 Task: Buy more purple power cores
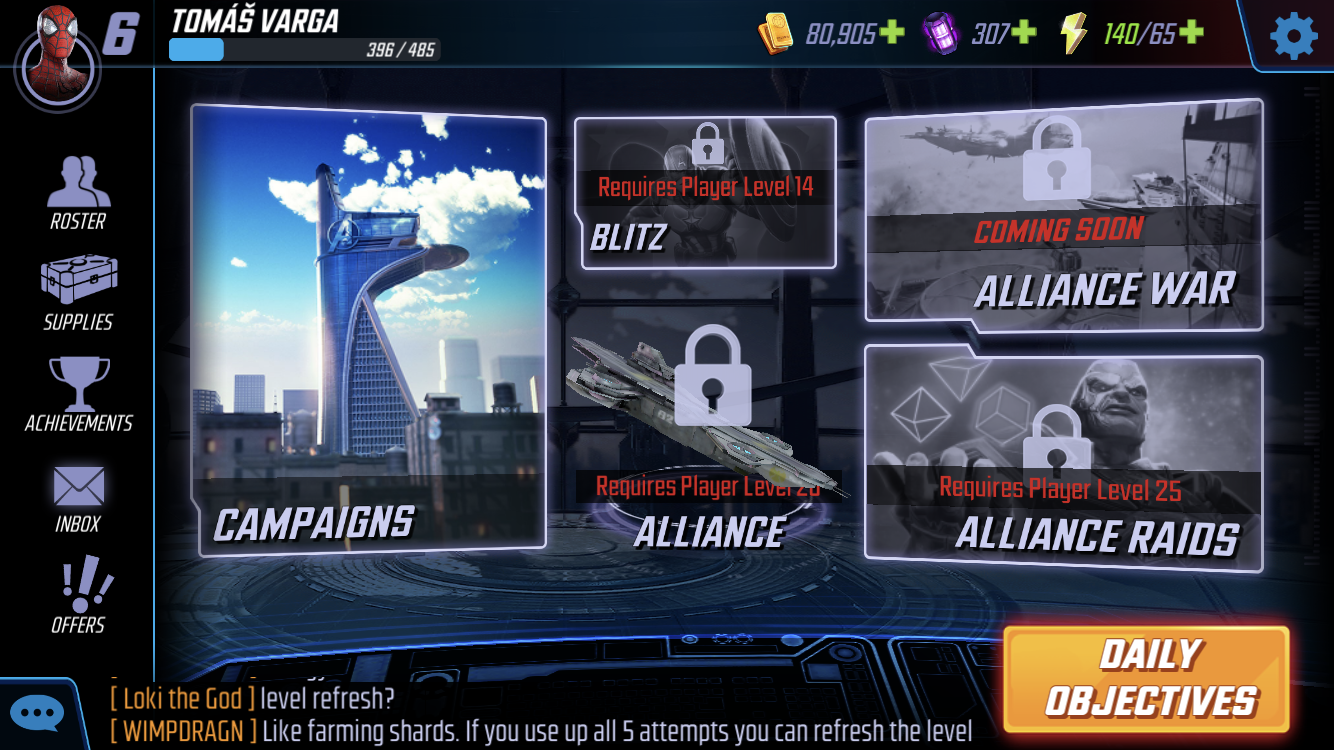[1023, 34]
